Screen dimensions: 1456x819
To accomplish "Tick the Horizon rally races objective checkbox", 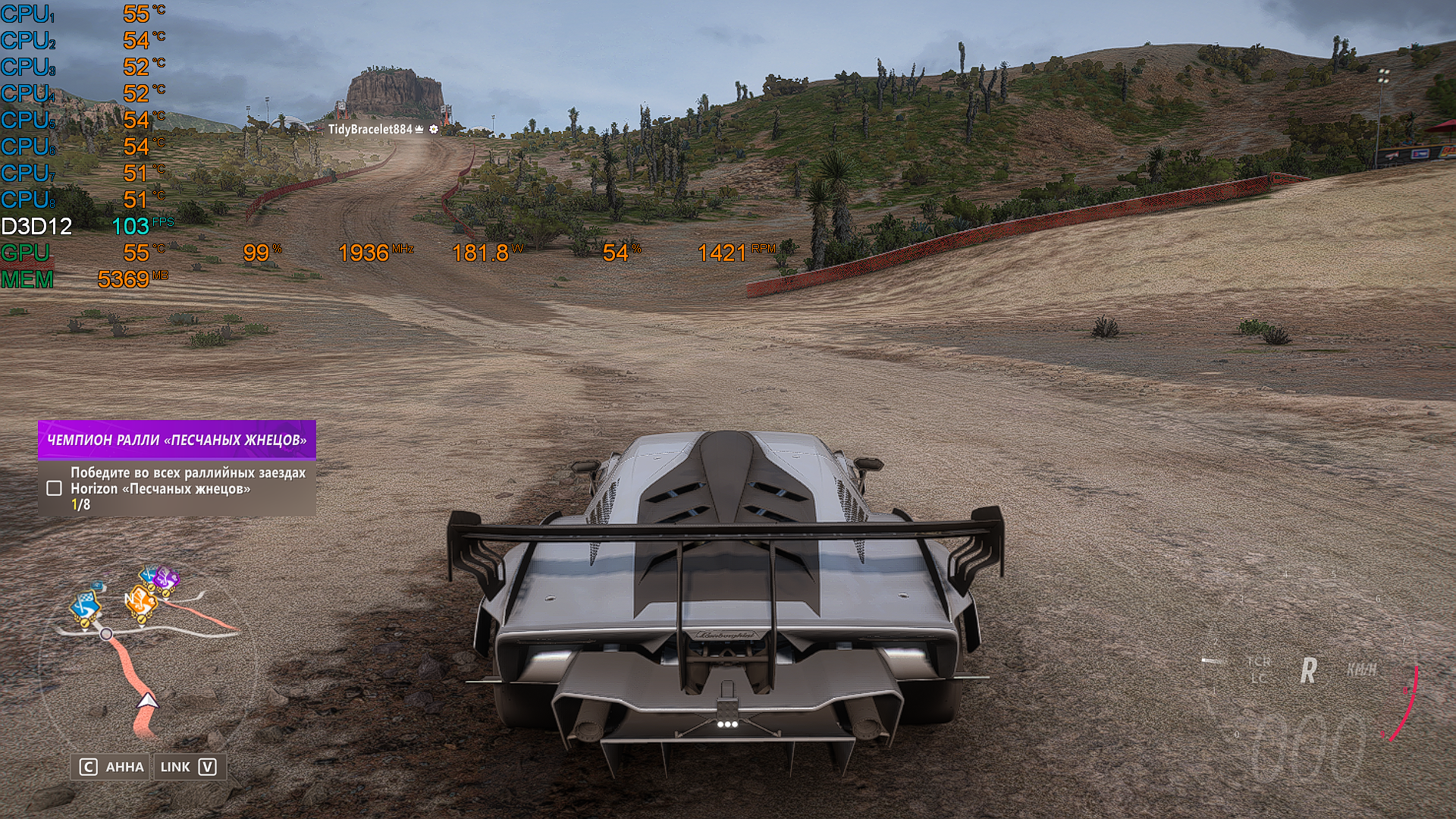I will [55, 488].
